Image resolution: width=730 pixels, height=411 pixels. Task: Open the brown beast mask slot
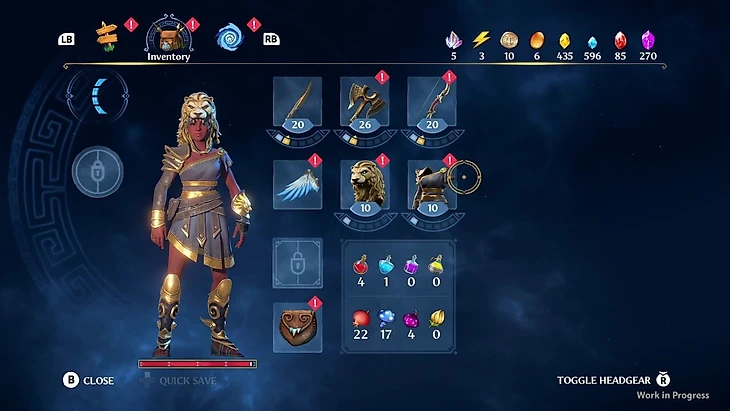click(297, 326)
